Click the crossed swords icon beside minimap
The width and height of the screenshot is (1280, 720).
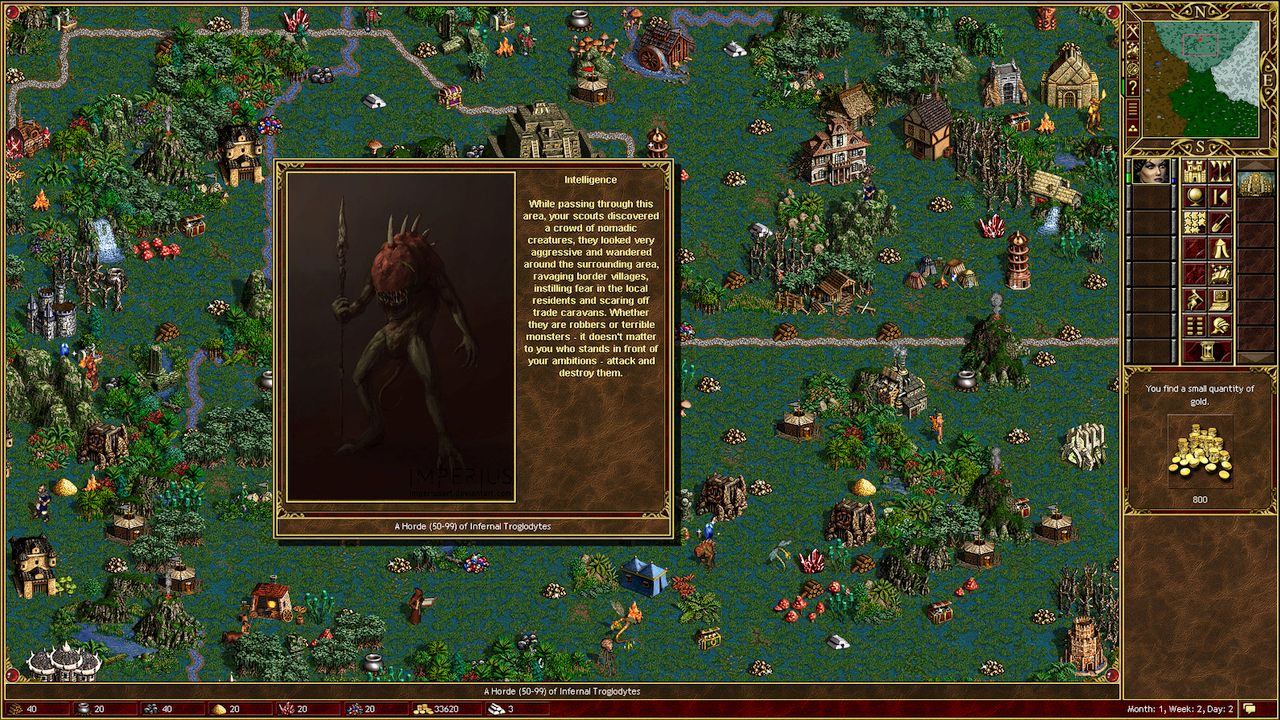point(1133,31)
